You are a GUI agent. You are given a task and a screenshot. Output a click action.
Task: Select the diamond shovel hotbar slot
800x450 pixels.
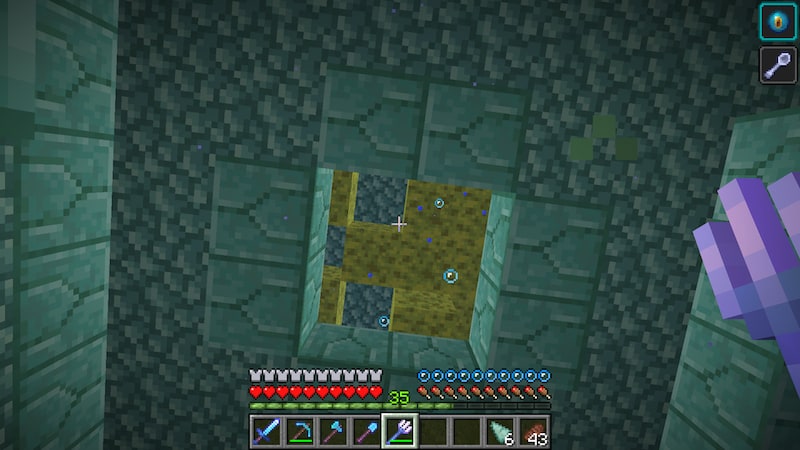[x=366, y=432]
